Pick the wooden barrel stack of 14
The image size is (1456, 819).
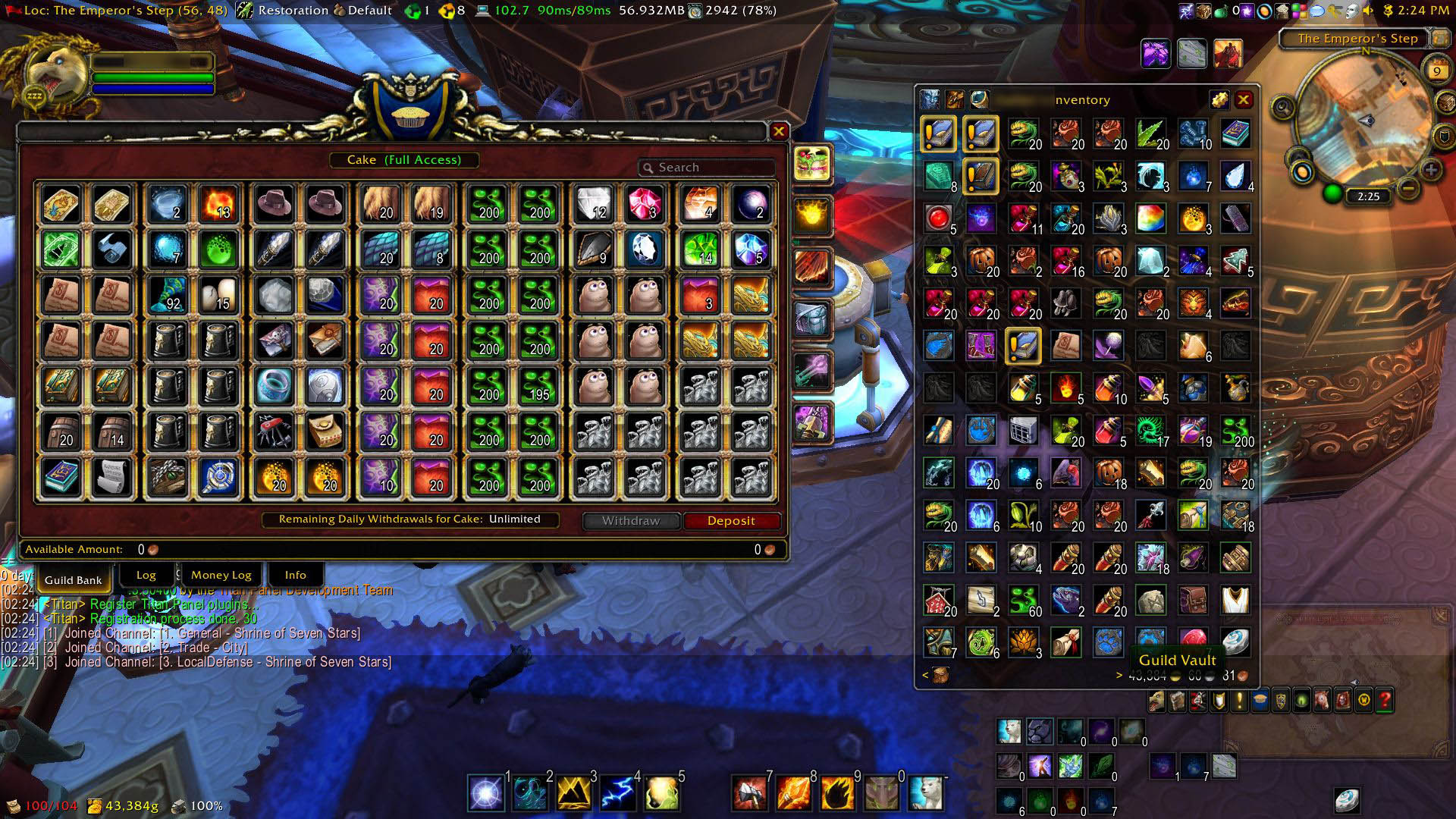coord(112,431)
